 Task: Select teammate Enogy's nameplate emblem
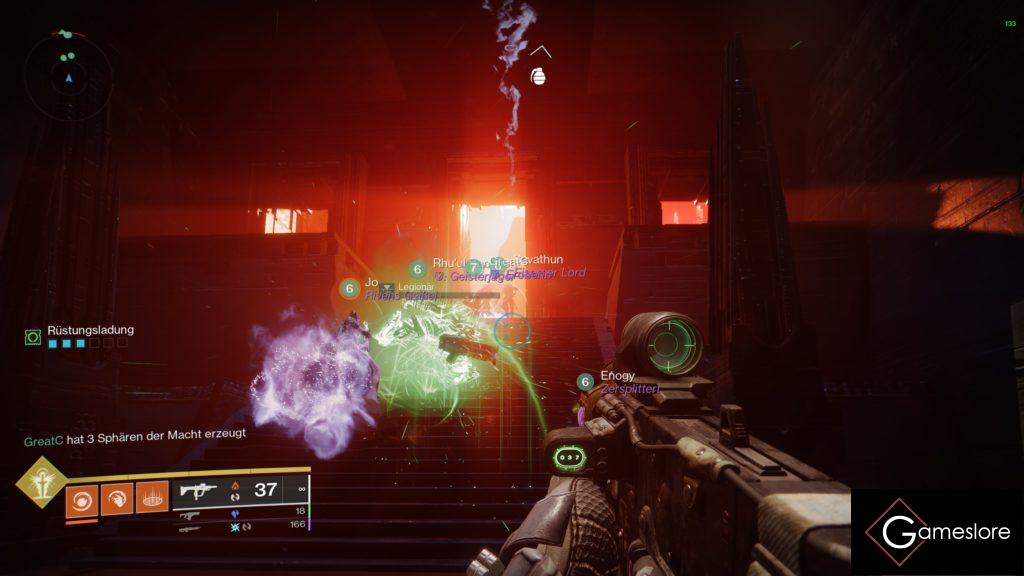point(585,381)
